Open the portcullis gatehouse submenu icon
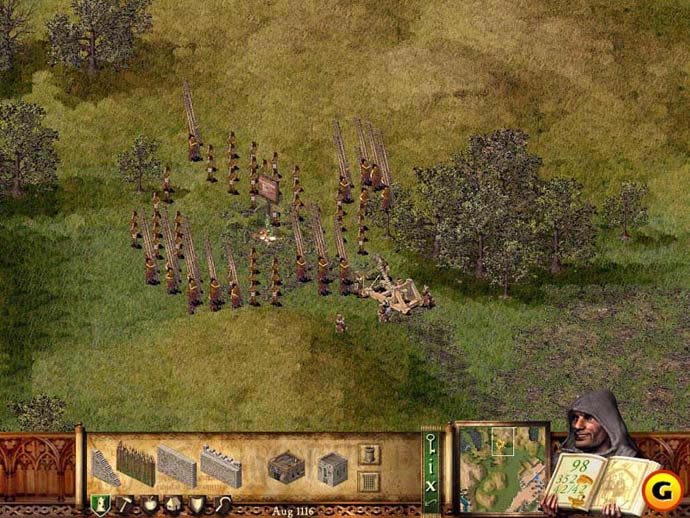 (368, 482)
